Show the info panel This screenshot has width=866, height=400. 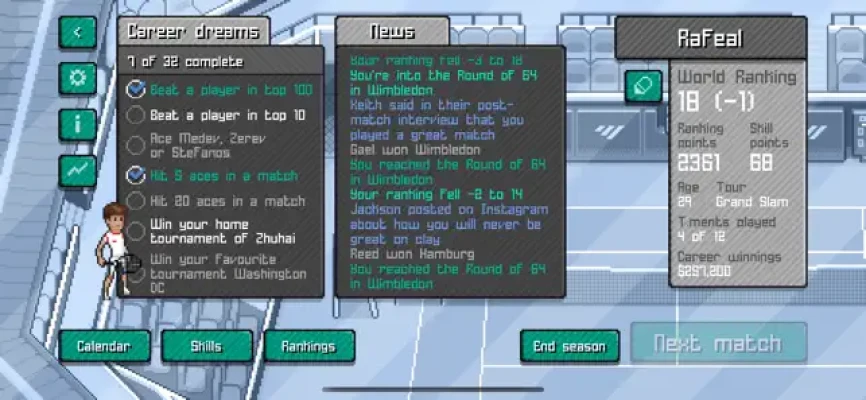click(77, 123)
